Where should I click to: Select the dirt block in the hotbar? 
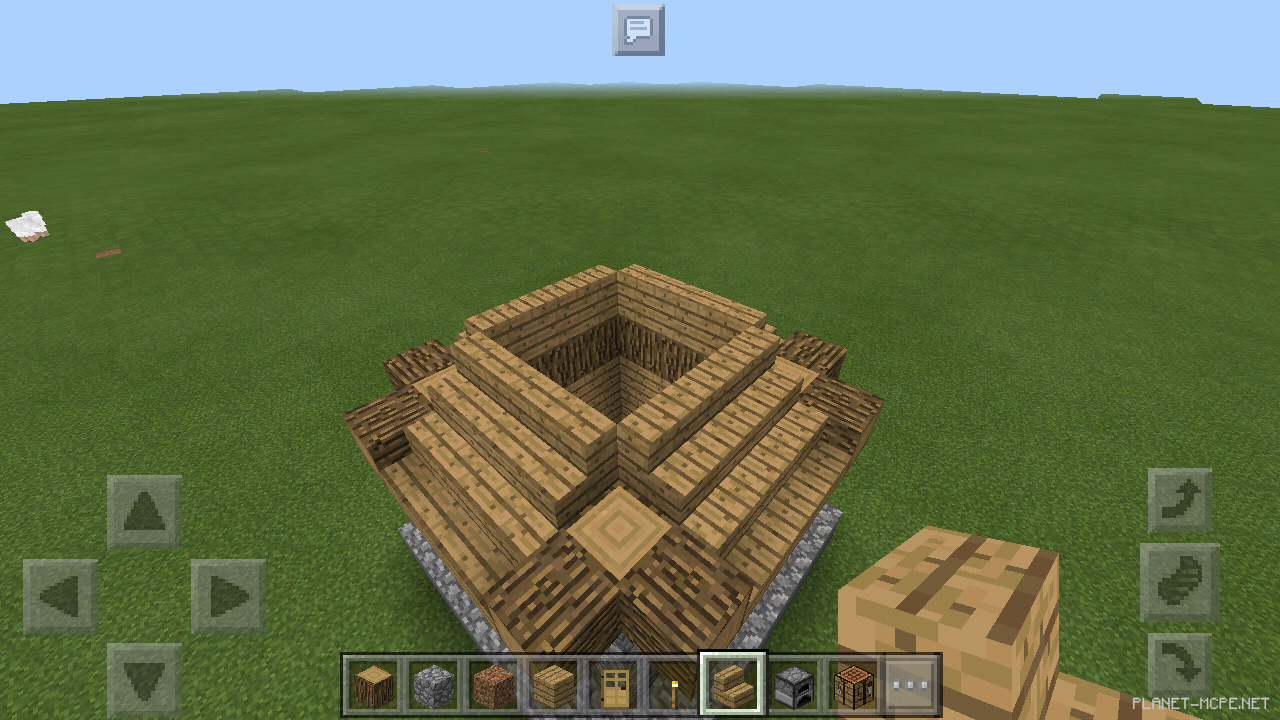(x=493, y=684)
